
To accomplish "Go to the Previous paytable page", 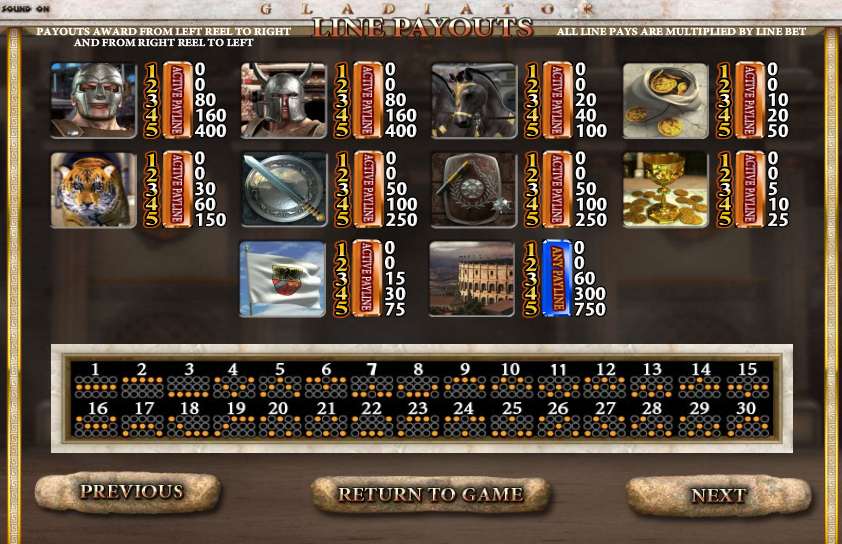I will coord(131,492).
